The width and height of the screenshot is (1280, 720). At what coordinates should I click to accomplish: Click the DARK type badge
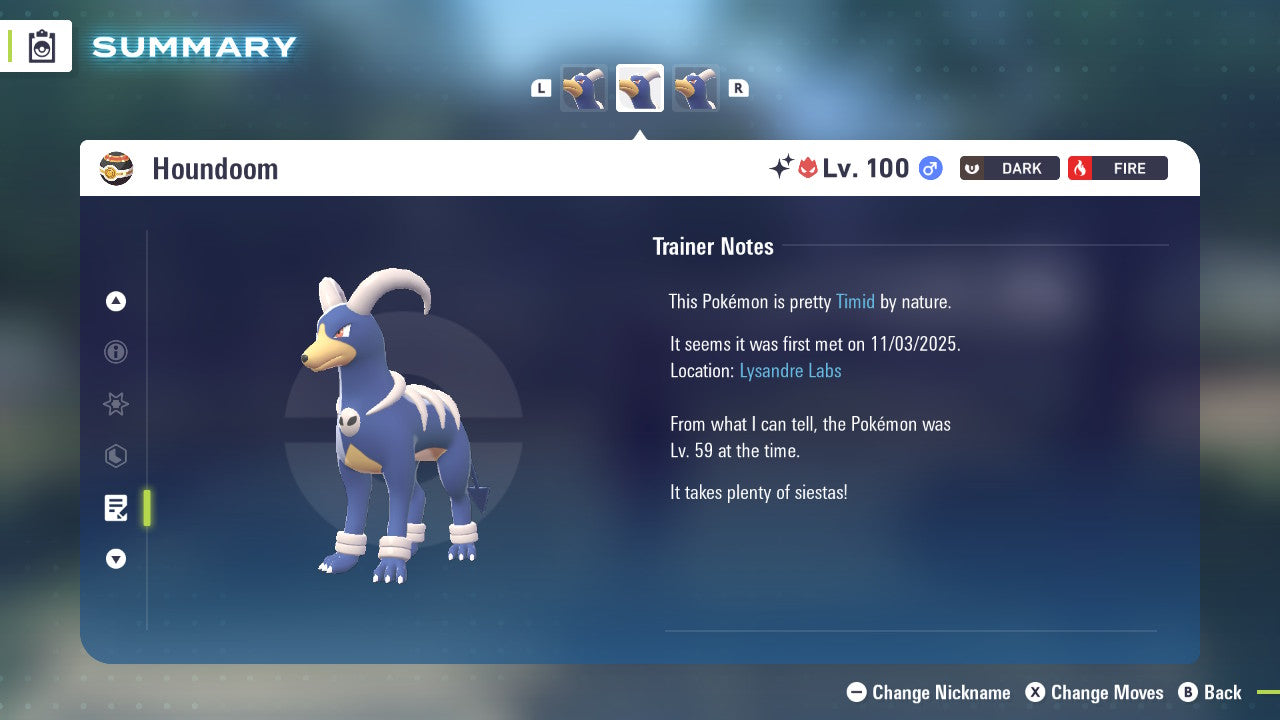1009,168
